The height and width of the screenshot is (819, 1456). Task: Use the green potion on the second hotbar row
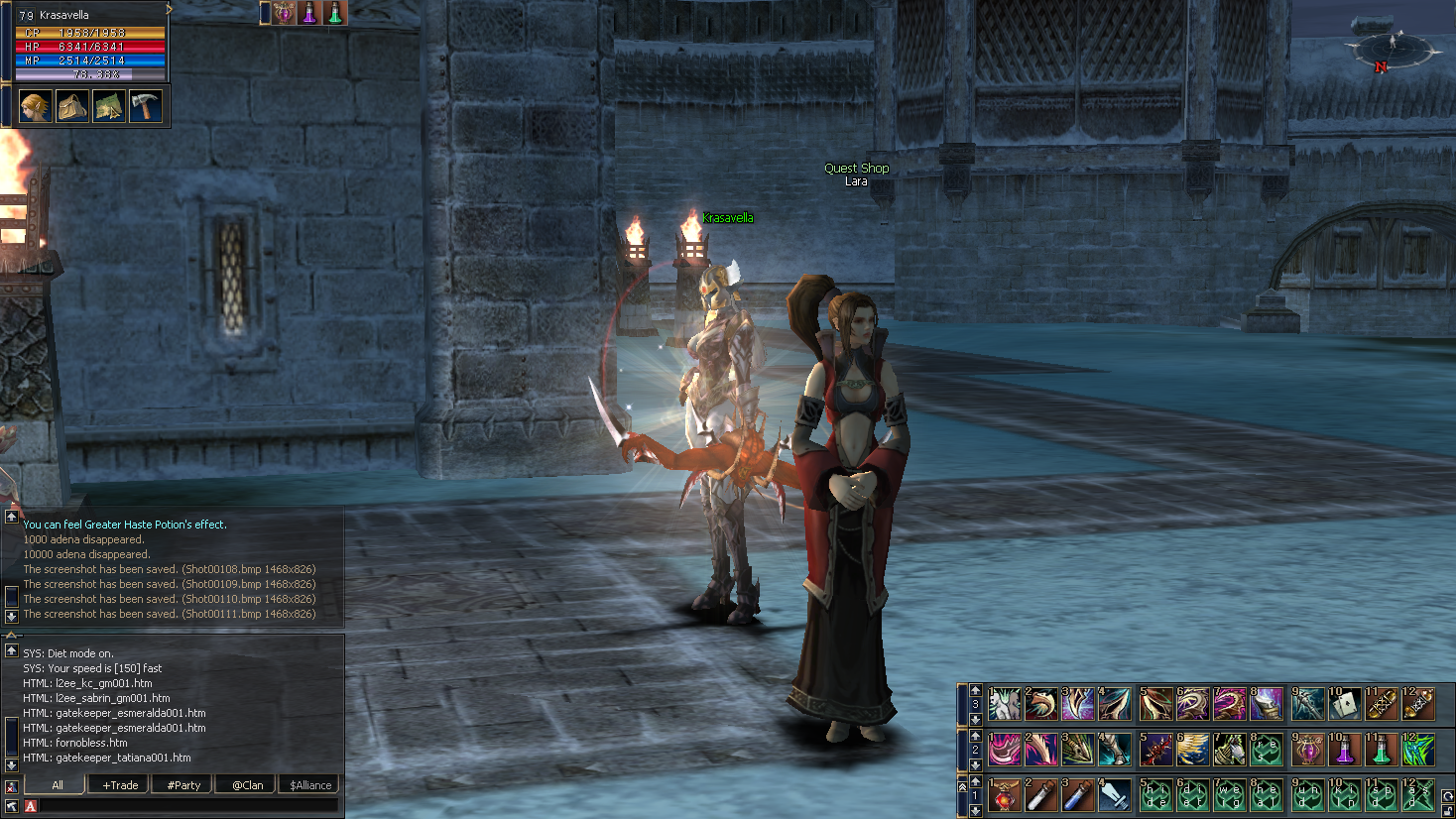pos(1382,750)
